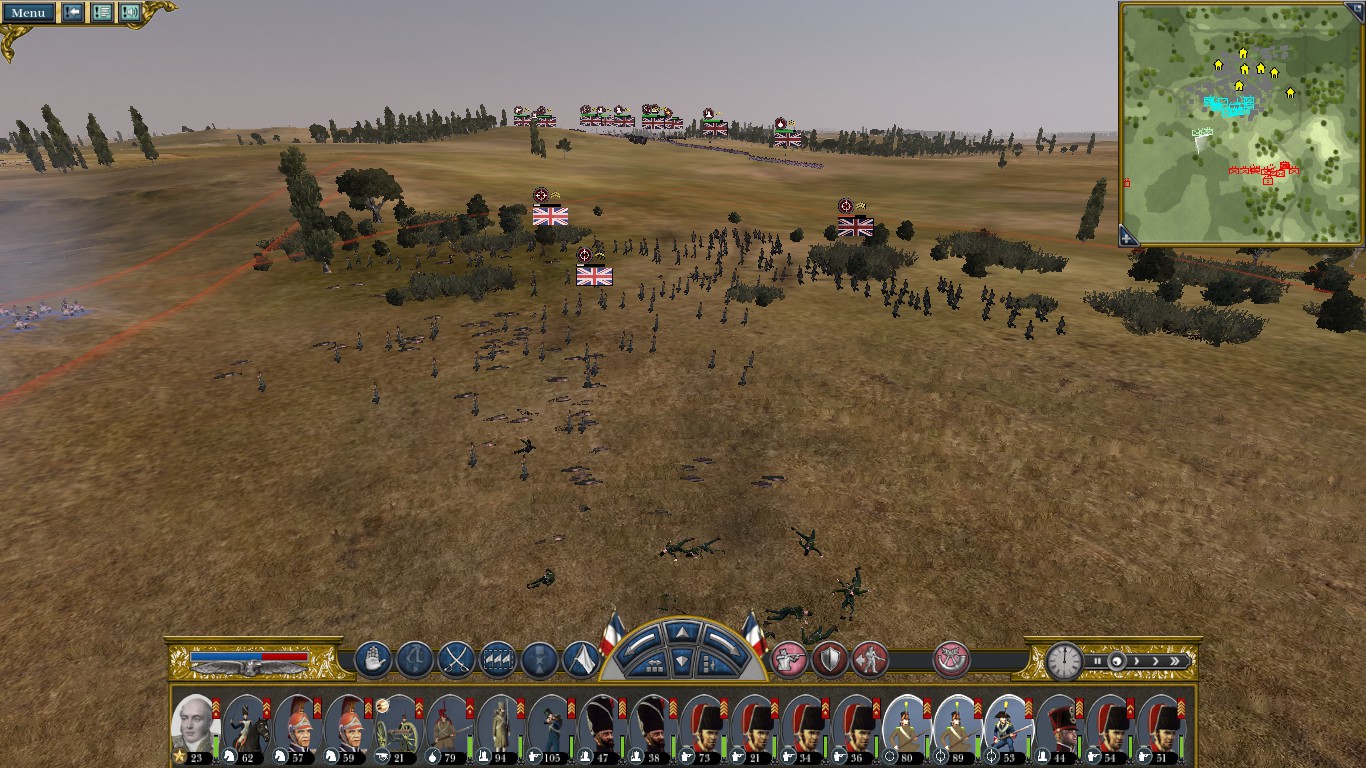The image size is (1366, 768).
Task: Select the last unit card with 51 men
Action: point(1161,728)
